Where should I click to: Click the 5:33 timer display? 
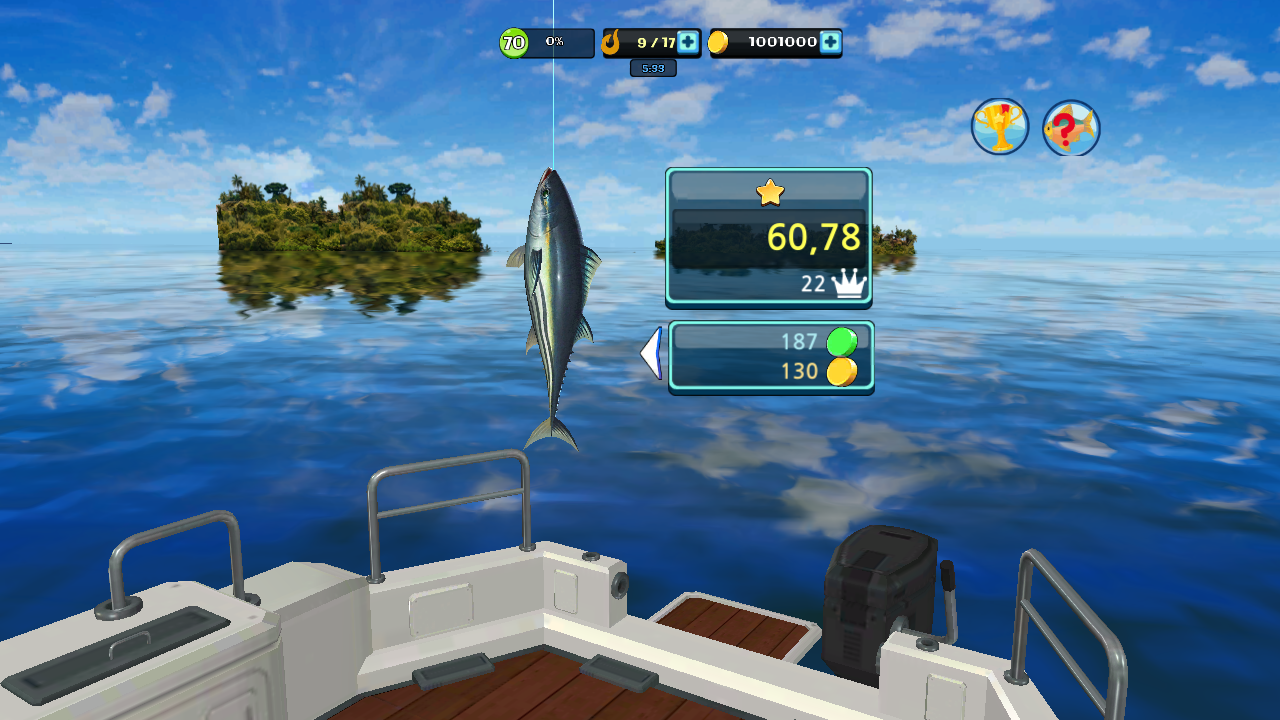651,66
